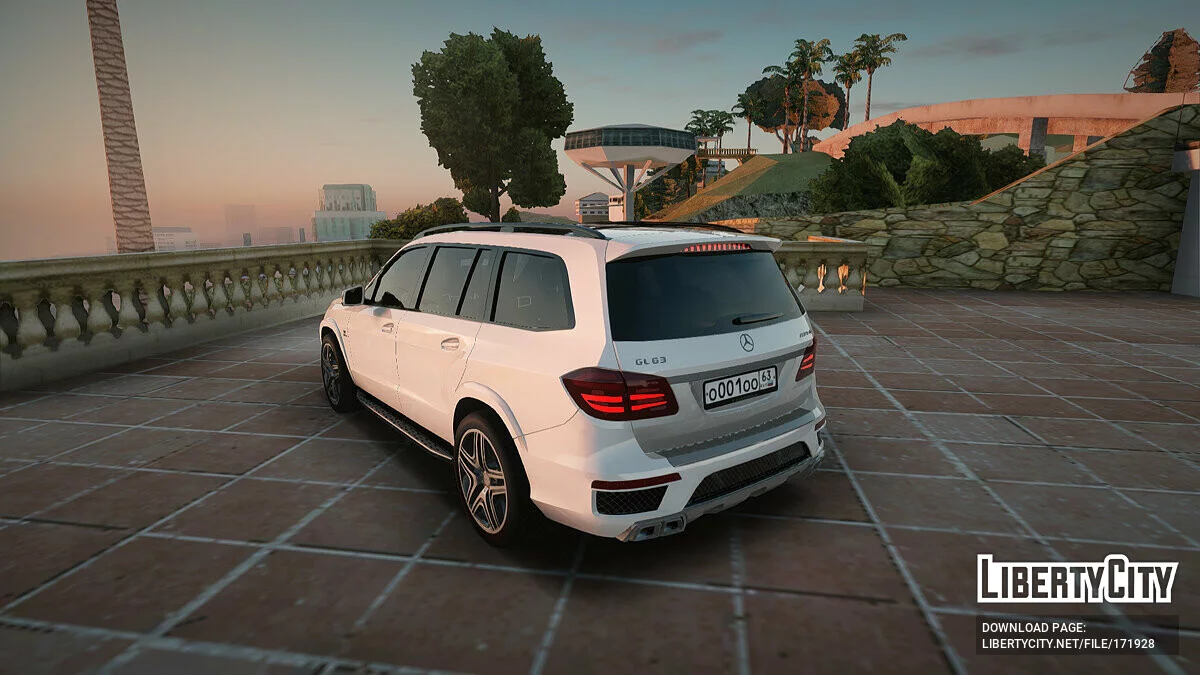Open the libertycity.net/file/171928 download page link
Image resolution: width=1200 pixels, height=675 pixels.
(1068, 643)
